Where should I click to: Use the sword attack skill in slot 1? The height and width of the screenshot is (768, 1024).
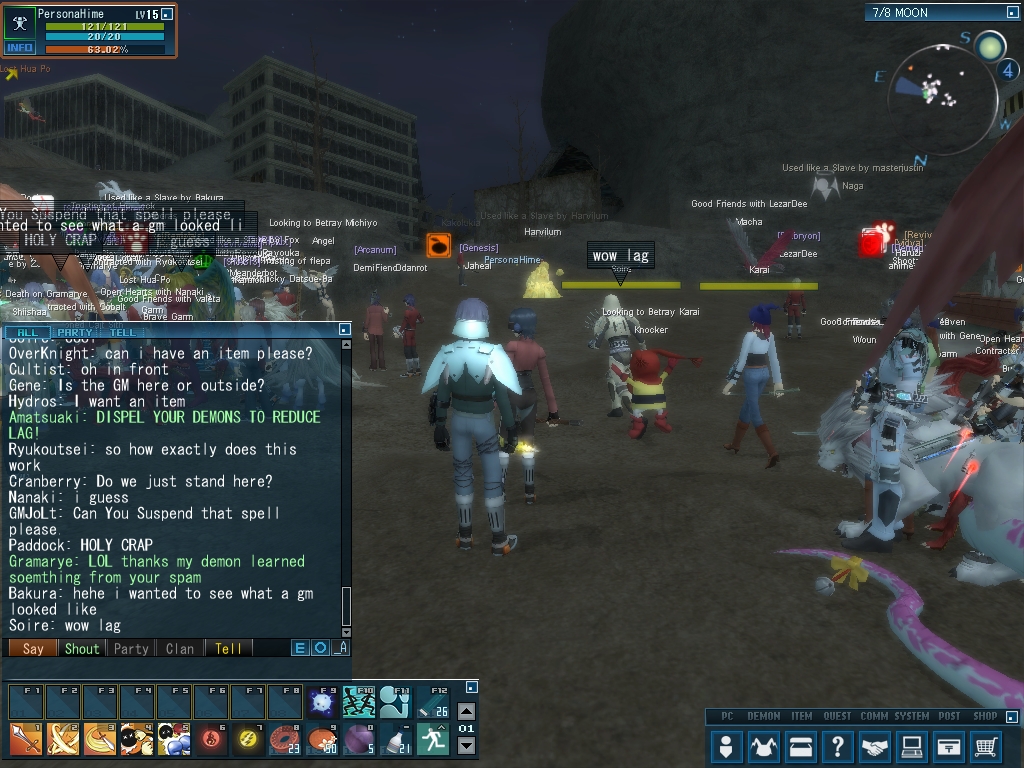click(x=25, y=739)
